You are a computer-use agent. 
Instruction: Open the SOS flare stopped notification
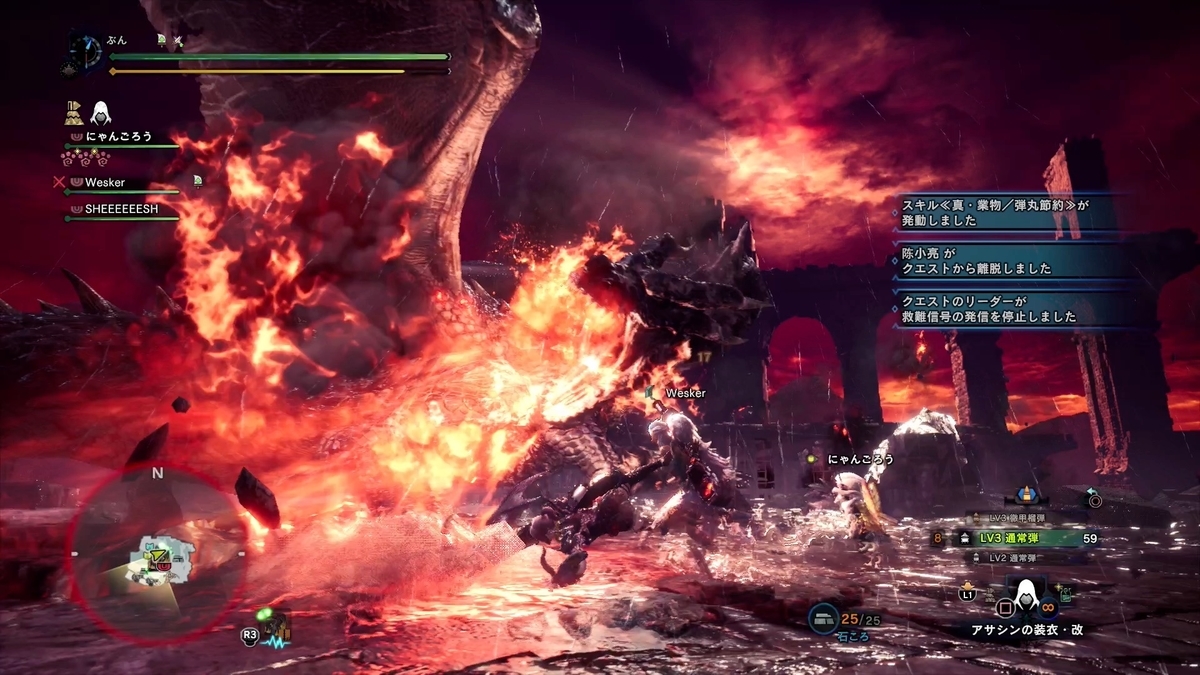[1014, 309]
